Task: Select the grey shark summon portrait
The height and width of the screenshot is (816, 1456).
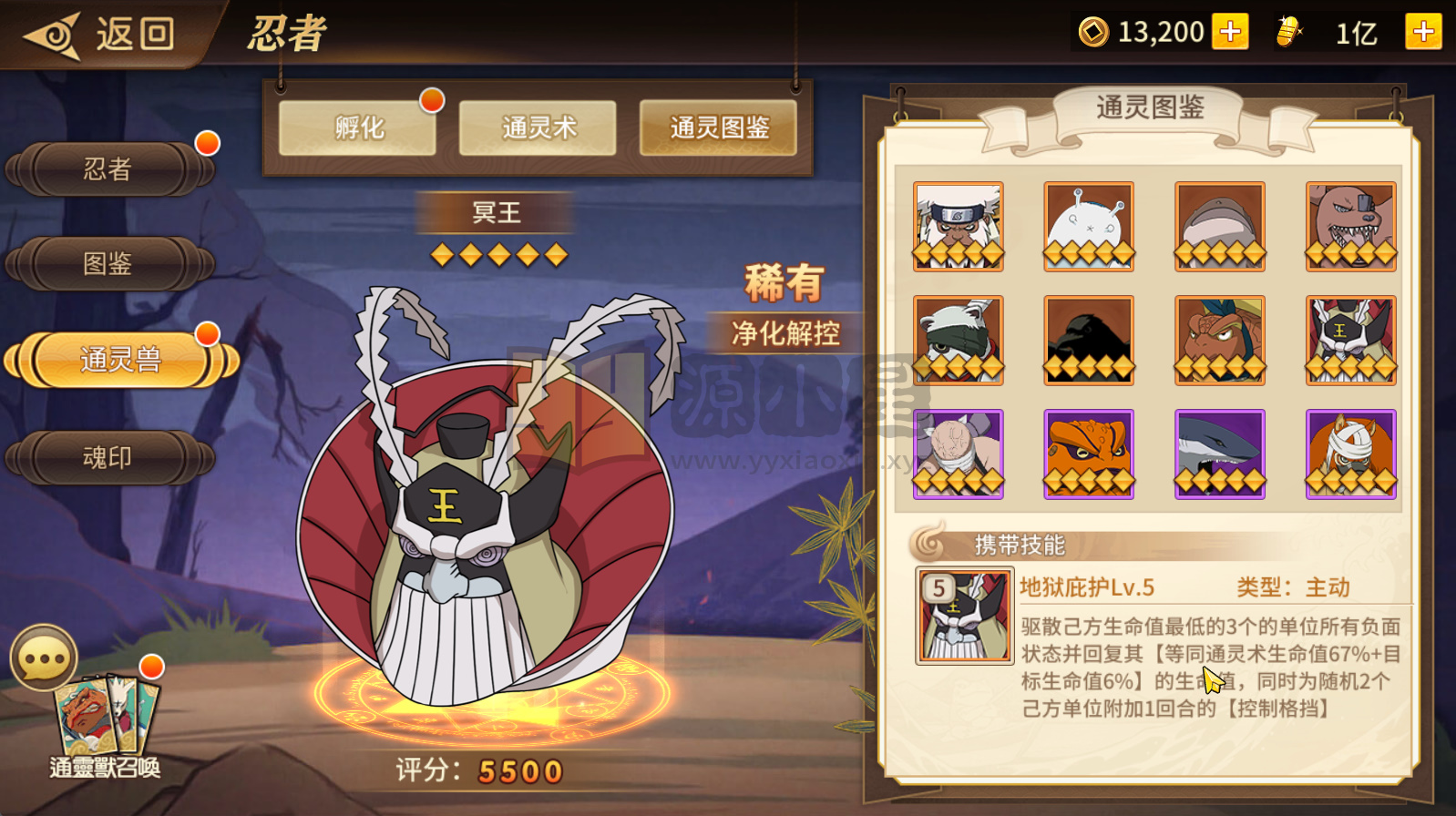Action: [x=1220, y=454]
